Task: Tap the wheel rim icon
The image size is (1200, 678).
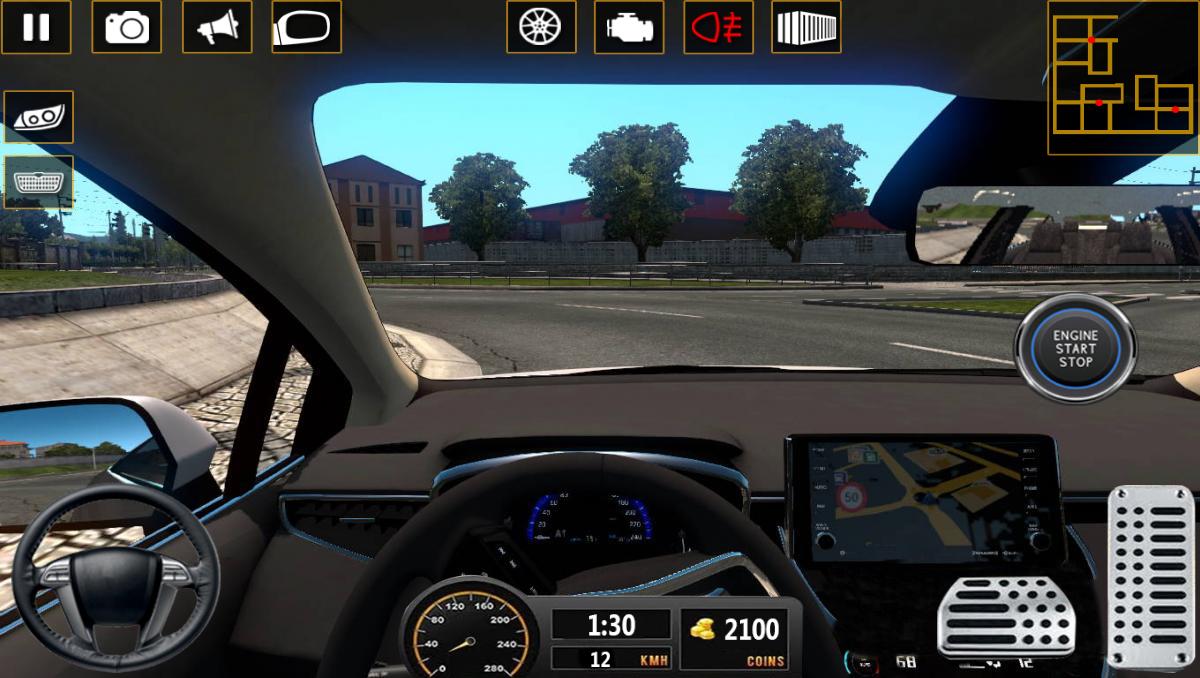Action: 540,27
